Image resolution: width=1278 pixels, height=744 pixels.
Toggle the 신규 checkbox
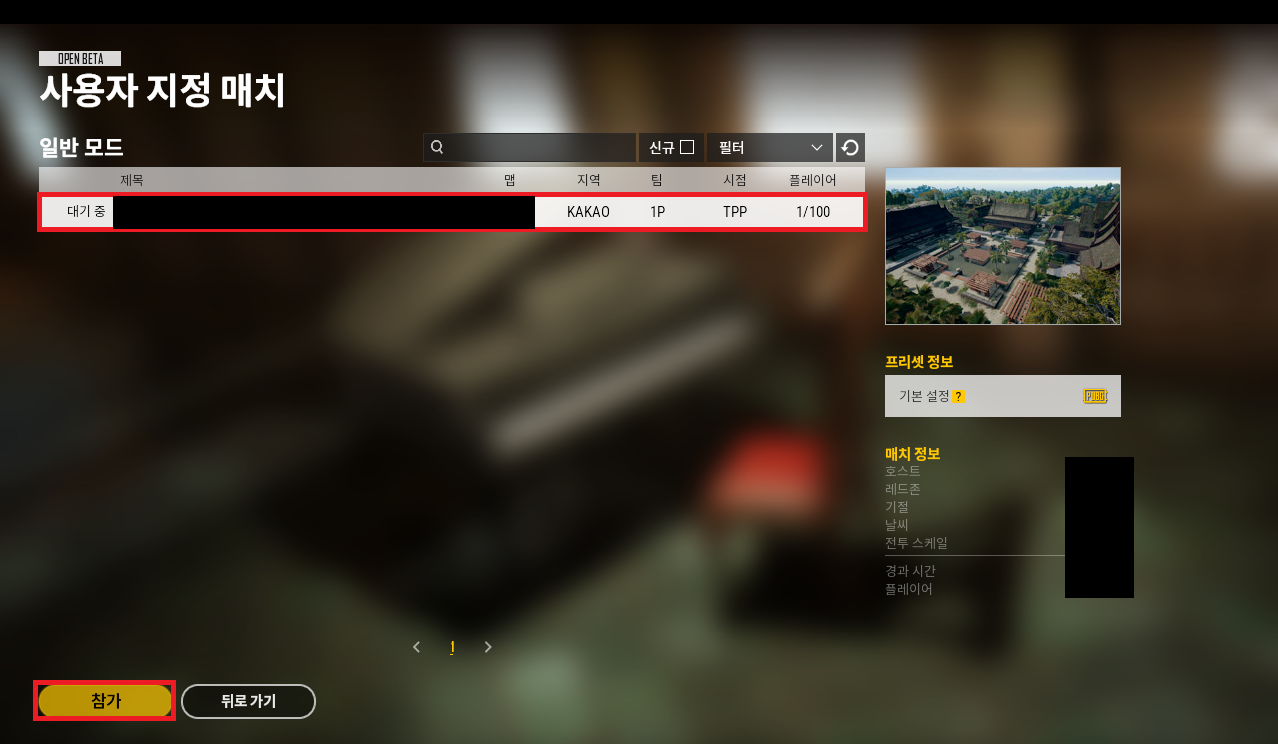click(x=687, y=147)
